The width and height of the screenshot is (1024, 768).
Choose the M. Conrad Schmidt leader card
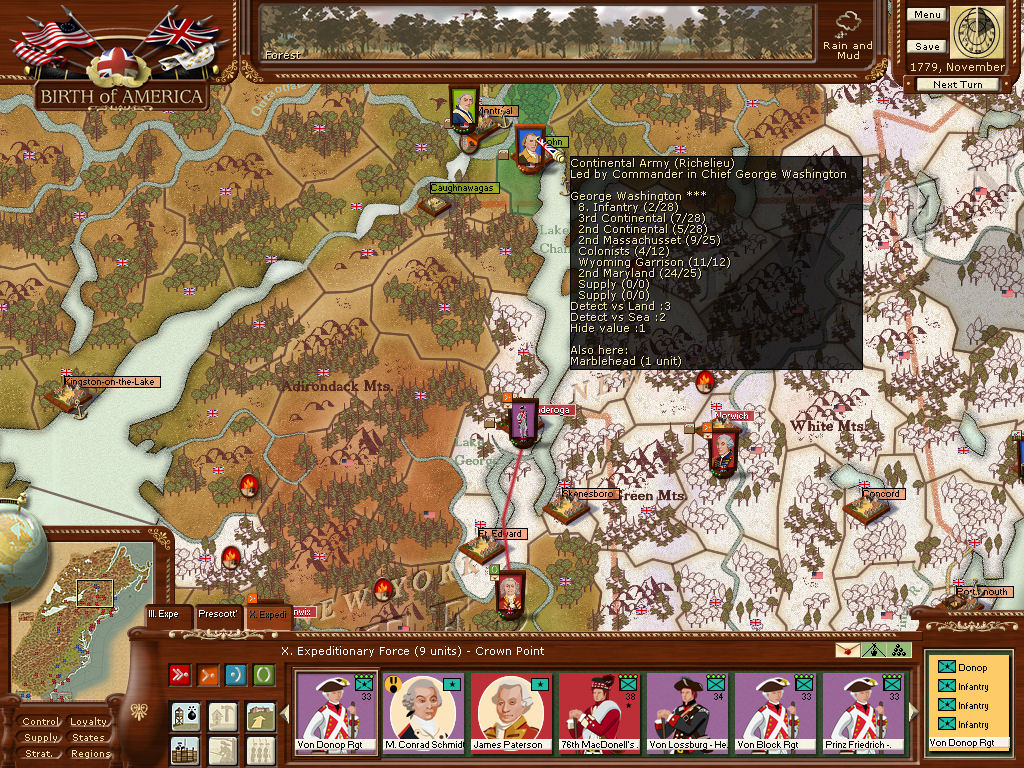click(x=425, y=712)
